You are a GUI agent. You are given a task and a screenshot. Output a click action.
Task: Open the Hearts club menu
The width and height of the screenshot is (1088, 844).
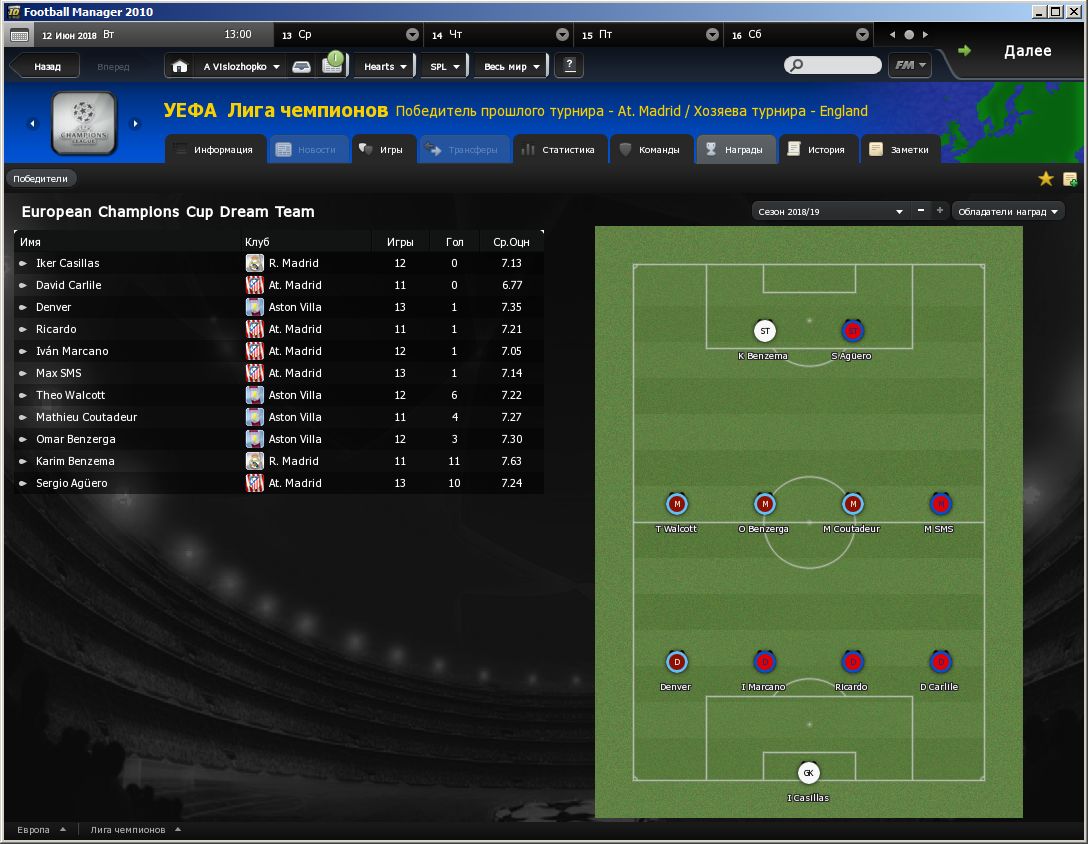384,67
